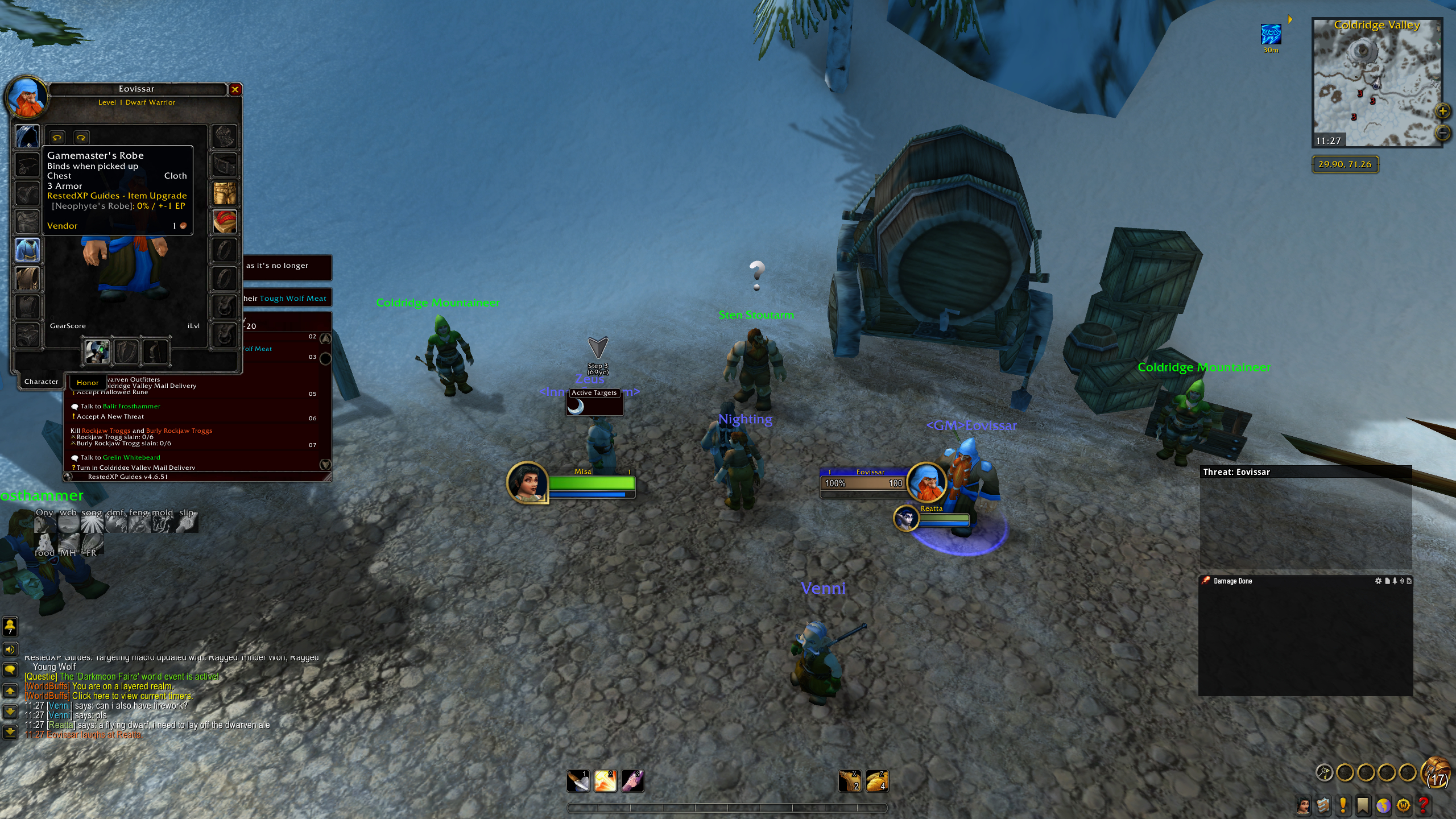Viewport: 1456px width, 819px height.
Task: Select the equipped pants slot
Action: point(225,193)
